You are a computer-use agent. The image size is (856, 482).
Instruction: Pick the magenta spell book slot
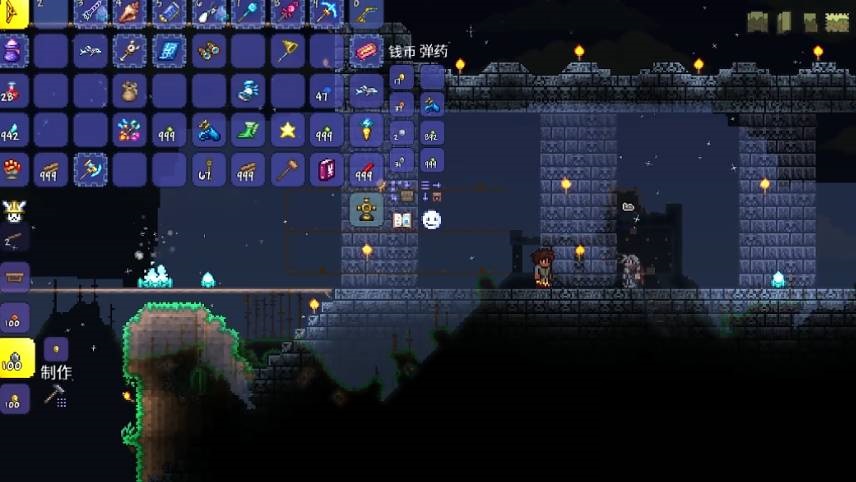[327, 169]
